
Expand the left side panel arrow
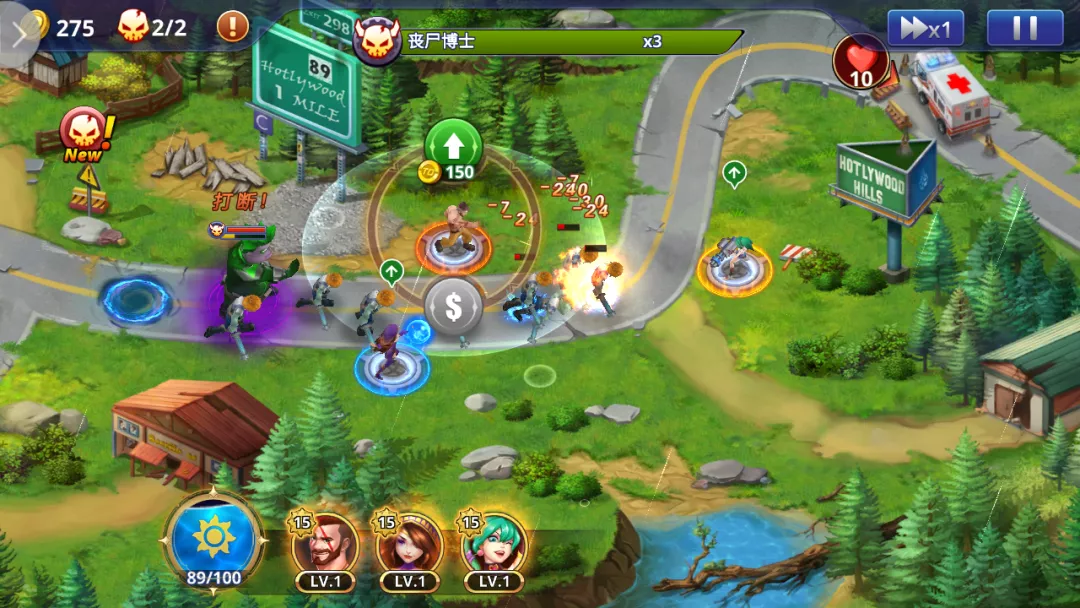18,33
